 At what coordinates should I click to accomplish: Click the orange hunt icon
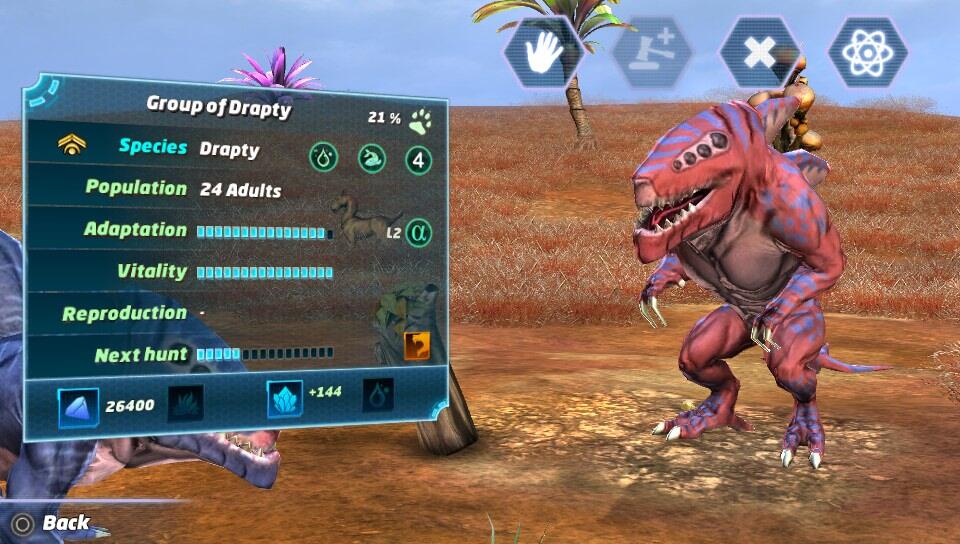(417, 346)
